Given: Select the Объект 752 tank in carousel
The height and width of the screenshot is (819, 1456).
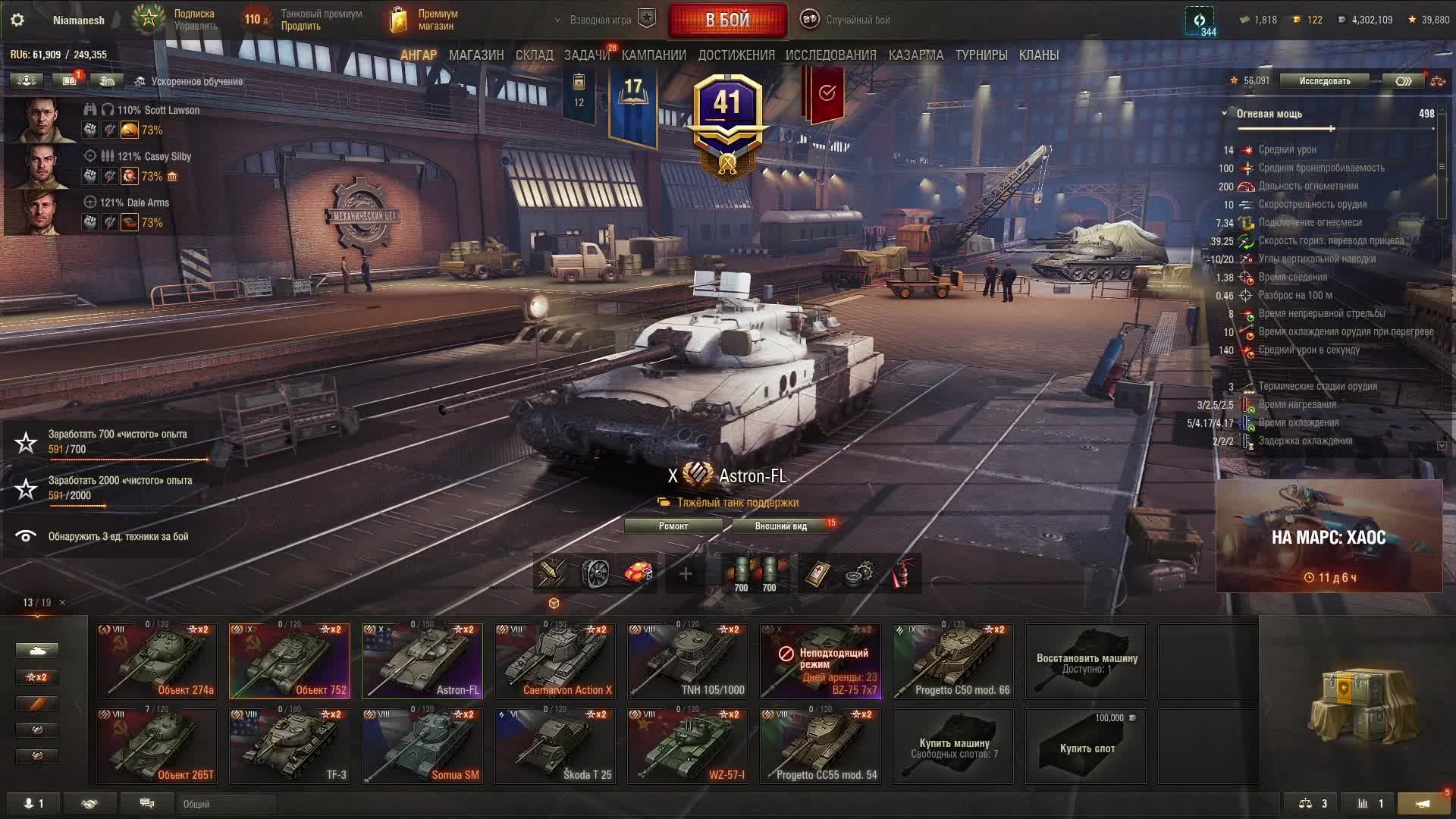Looking at the screenshot, I should point(290,661).
